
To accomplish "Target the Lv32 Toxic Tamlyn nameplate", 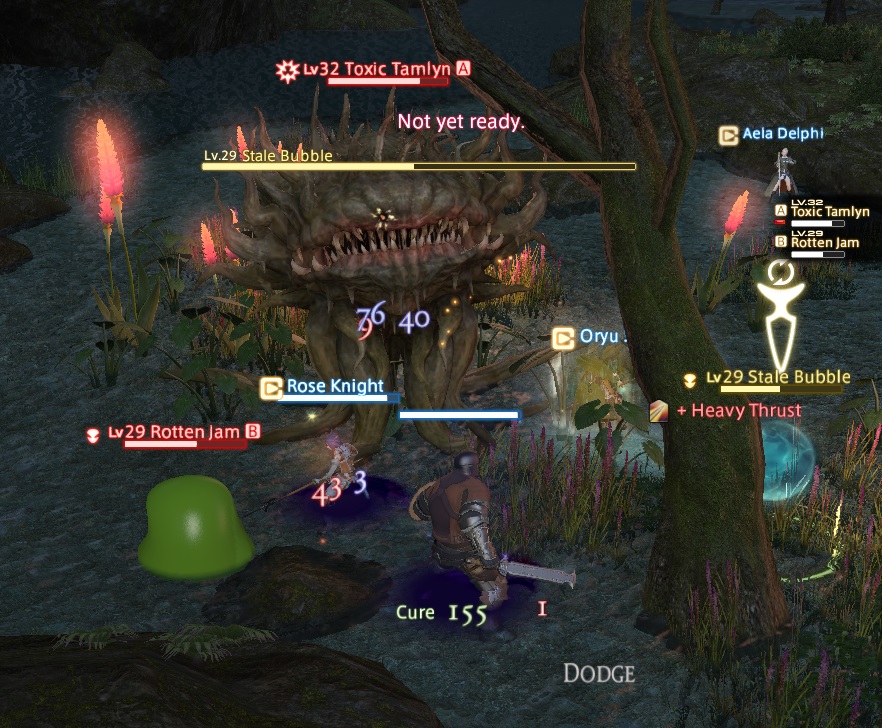I will pyautogui.click(x=377, y=70).
